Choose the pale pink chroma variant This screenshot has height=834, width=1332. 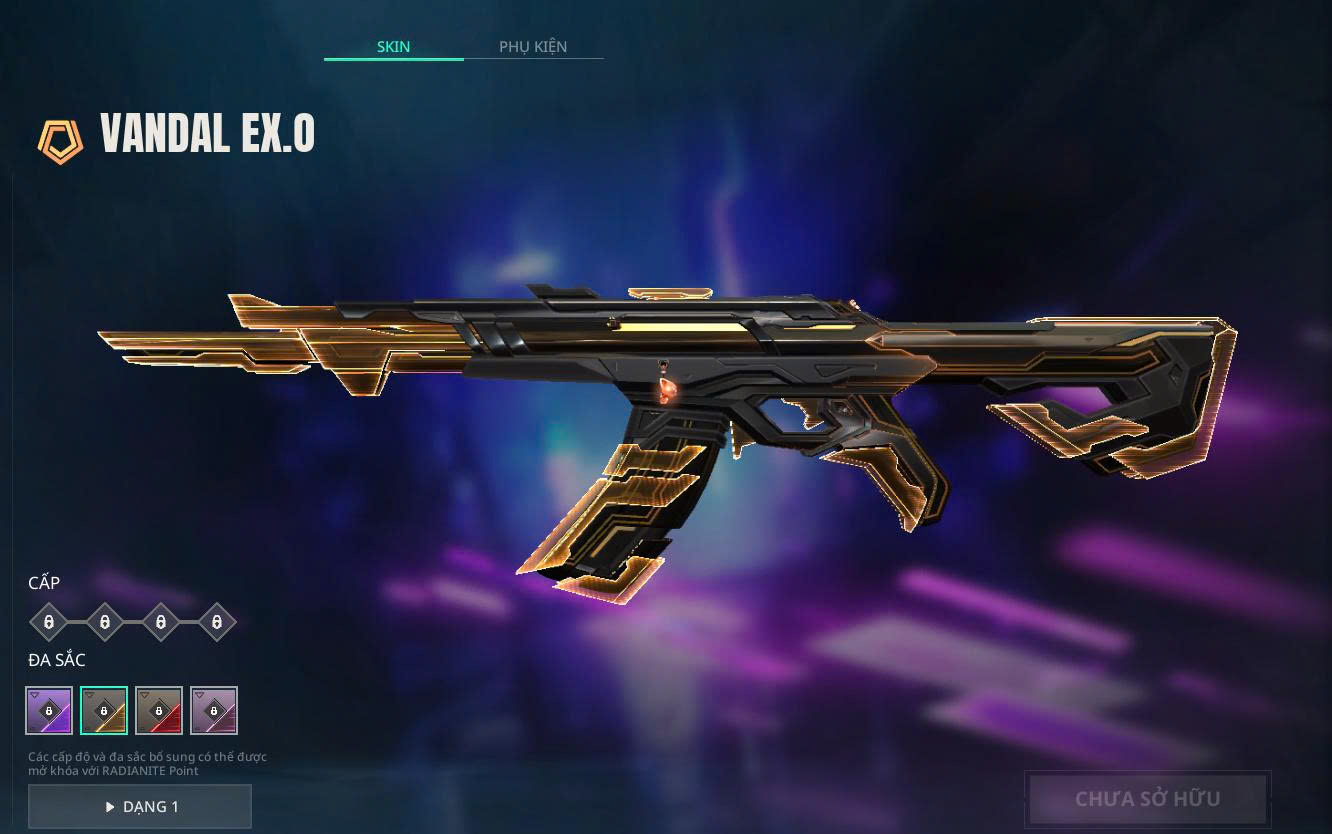[214, 710]
